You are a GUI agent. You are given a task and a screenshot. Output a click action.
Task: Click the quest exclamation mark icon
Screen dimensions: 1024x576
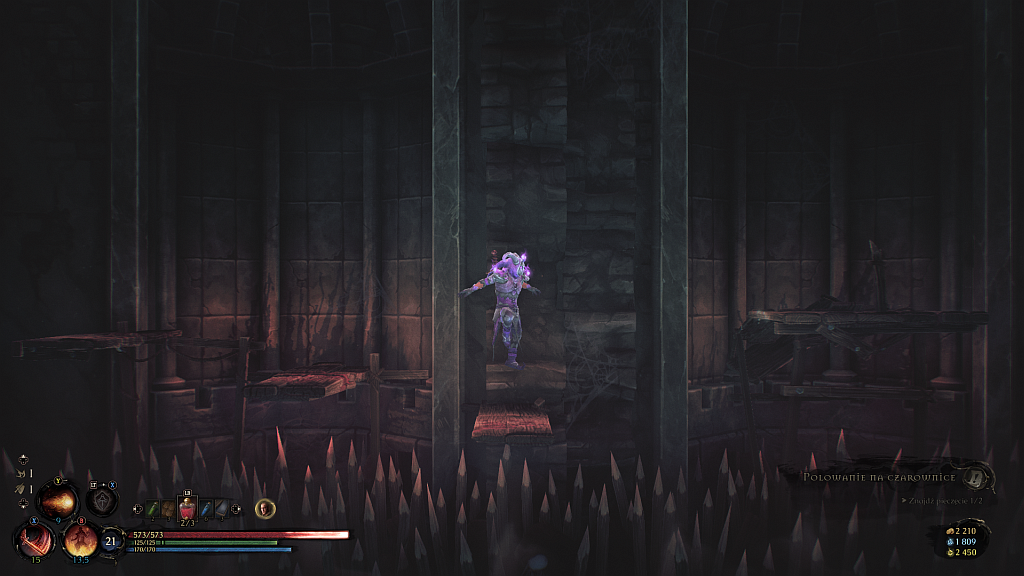click(975, 477)
